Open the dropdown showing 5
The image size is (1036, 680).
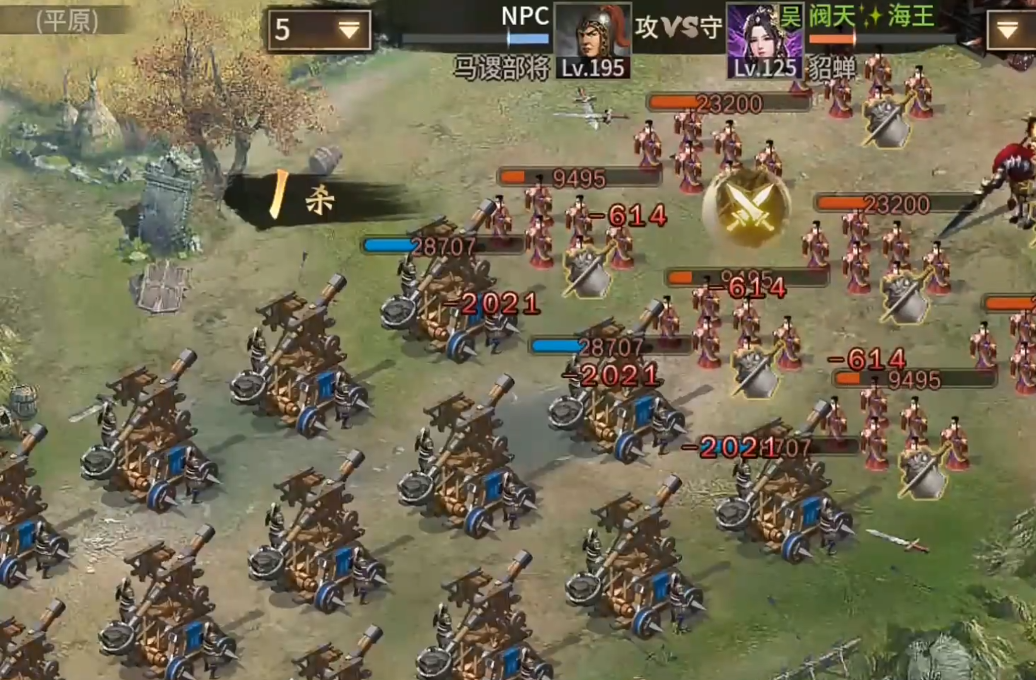pos(318,30)
